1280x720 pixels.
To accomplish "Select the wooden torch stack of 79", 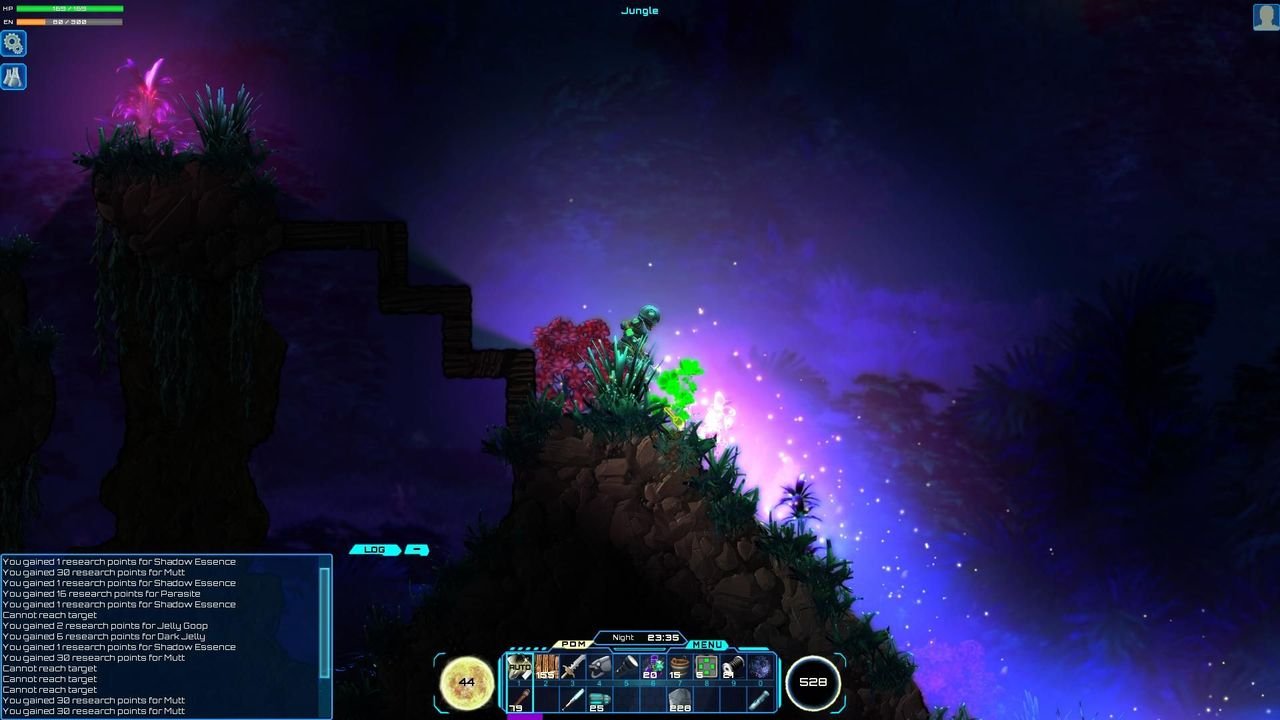I will 519,699.
